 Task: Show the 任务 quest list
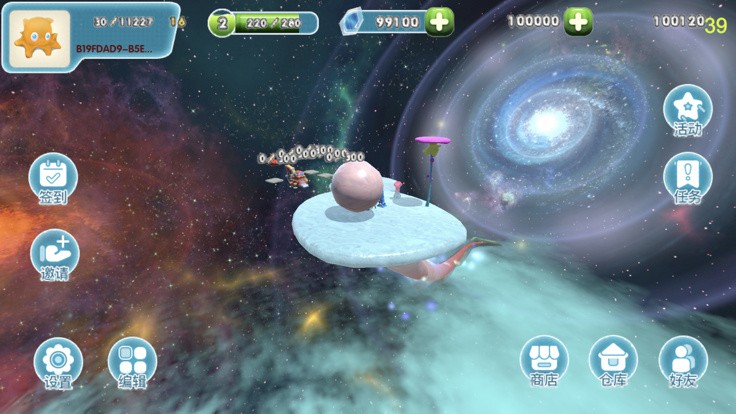687,177
